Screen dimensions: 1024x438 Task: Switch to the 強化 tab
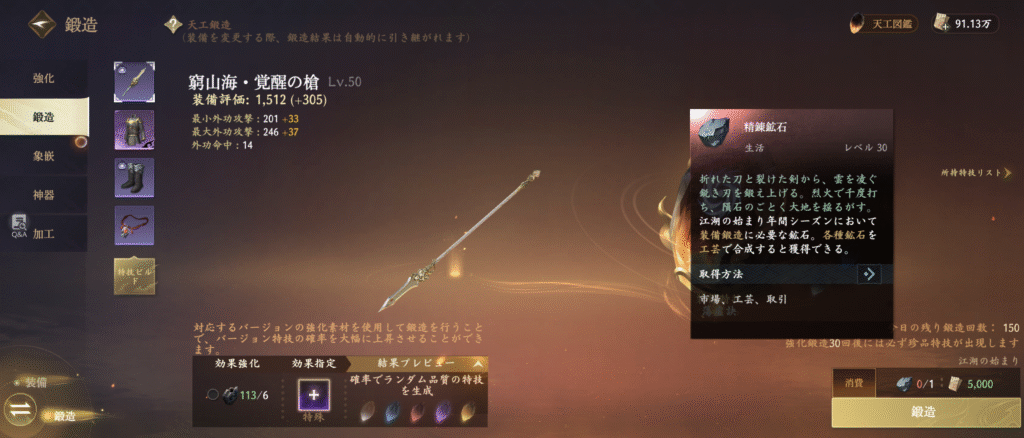click(x=43, y=77)
